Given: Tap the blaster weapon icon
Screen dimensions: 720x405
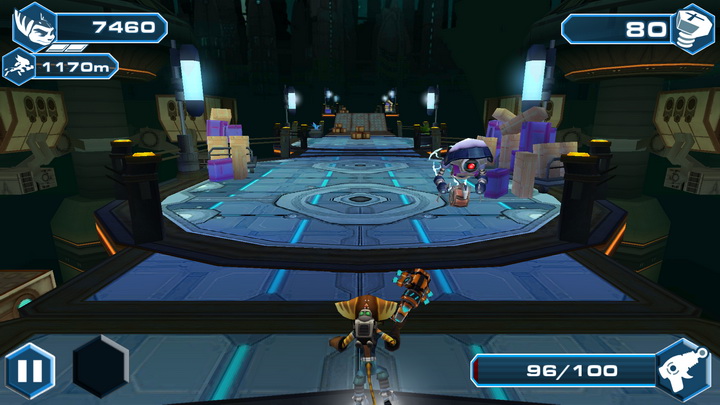Looking at the screenshot, I should (x=684, y=369).
